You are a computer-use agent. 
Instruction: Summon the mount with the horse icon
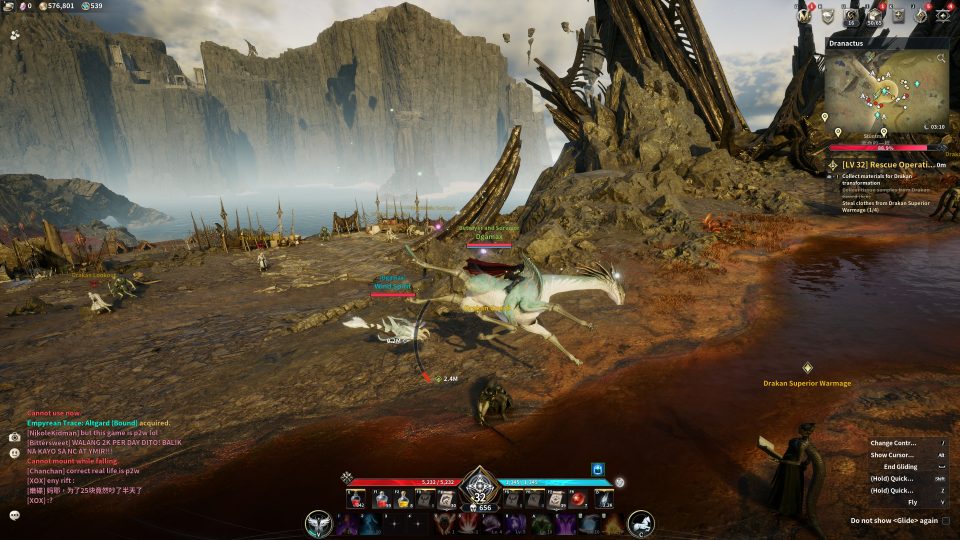click(x=641, y=523)
